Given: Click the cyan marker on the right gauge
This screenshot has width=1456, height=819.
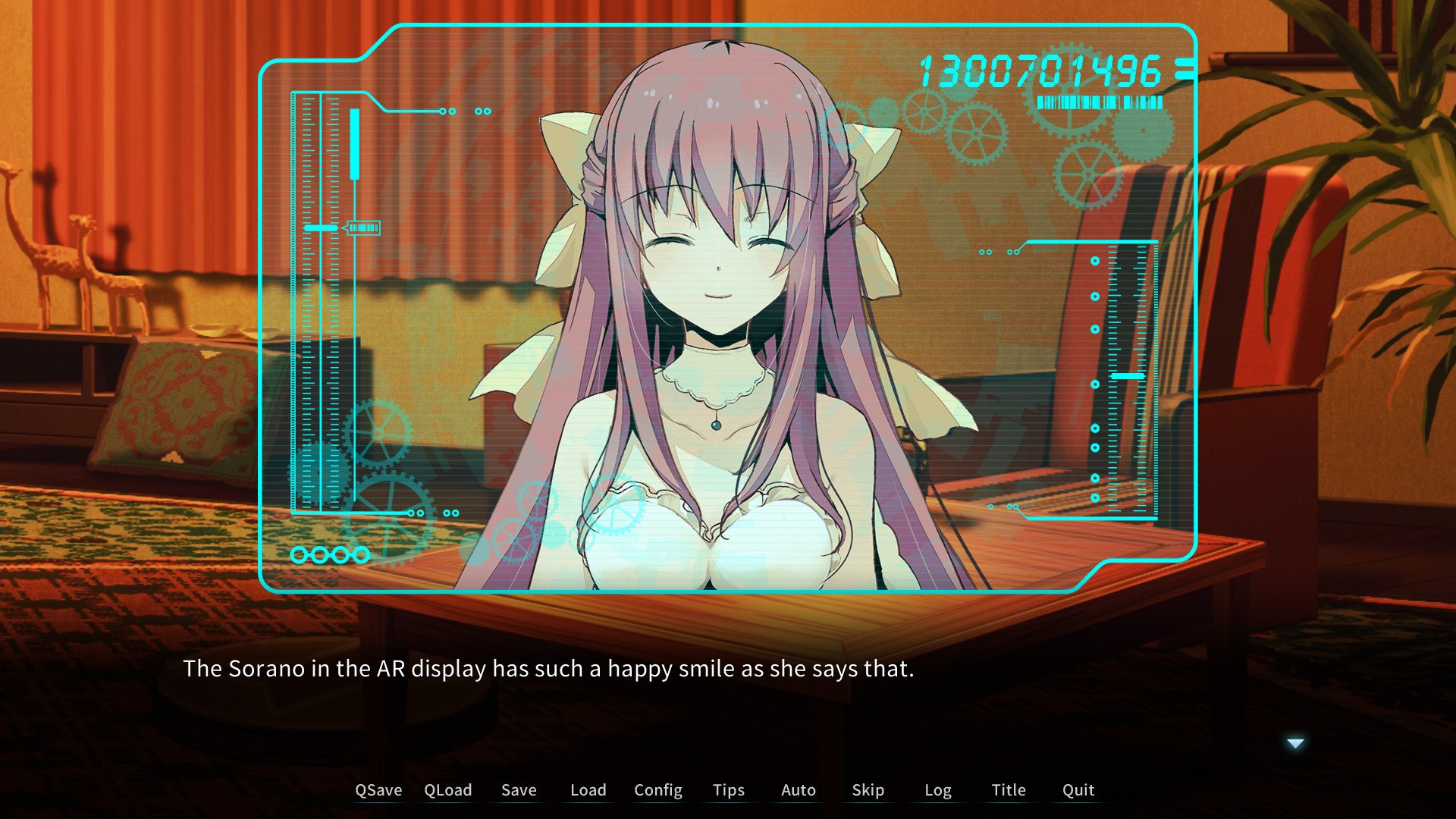Looking at the screenshot, I should click(x=1128, y=376).
